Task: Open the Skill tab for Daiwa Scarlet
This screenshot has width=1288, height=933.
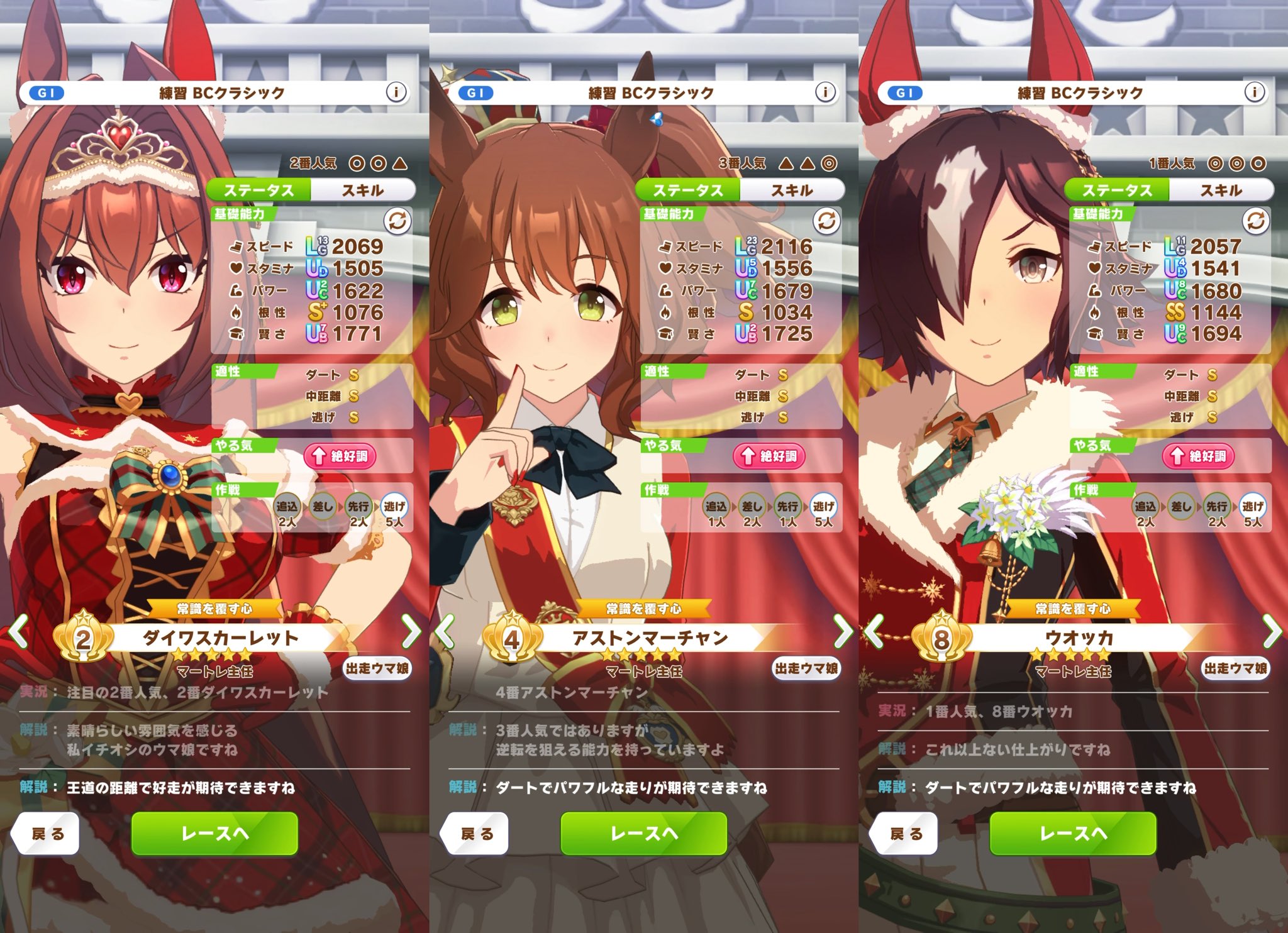Action: [363, 190]
